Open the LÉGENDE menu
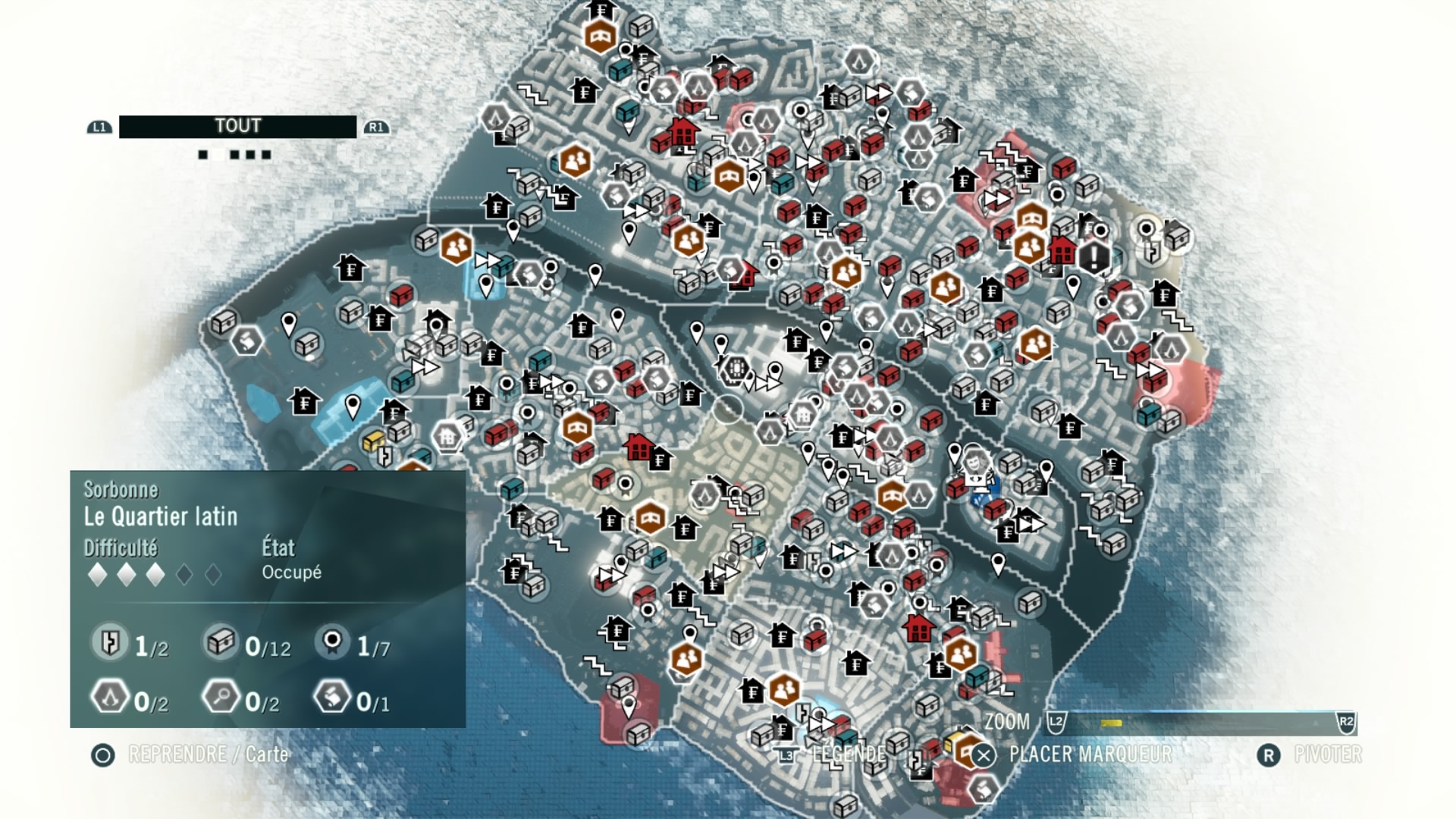1456x819 pixels. (849, 755)
